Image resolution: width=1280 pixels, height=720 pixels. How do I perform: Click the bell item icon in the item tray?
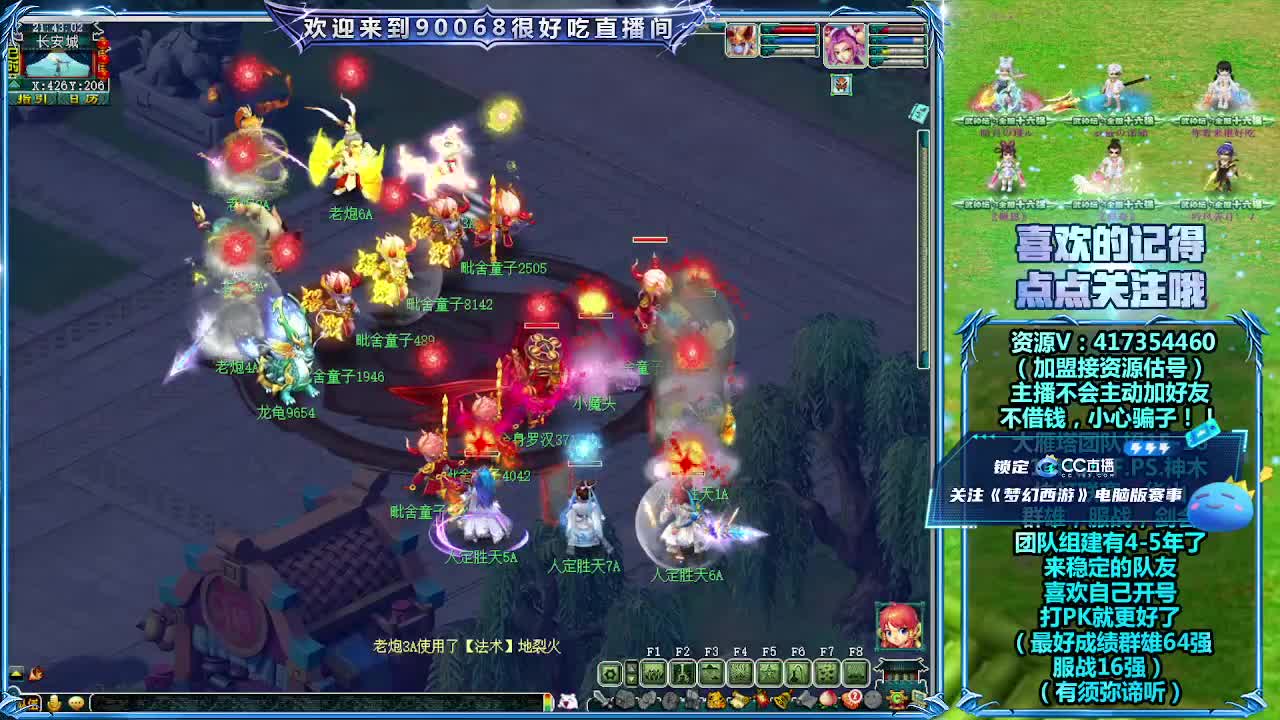tap(781, 698)
